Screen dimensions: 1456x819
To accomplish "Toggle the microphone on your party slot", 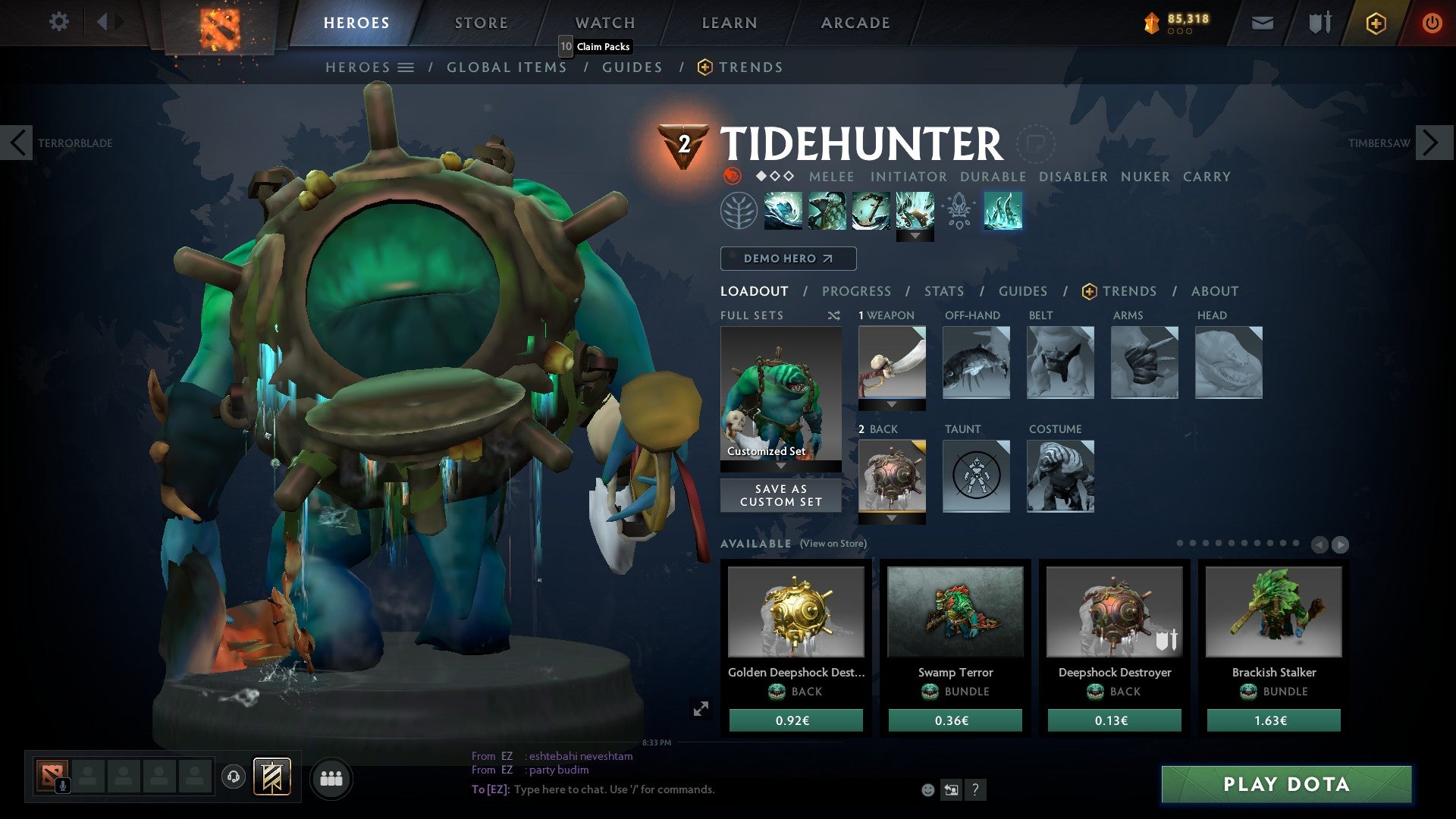I will tap(64, 784).
